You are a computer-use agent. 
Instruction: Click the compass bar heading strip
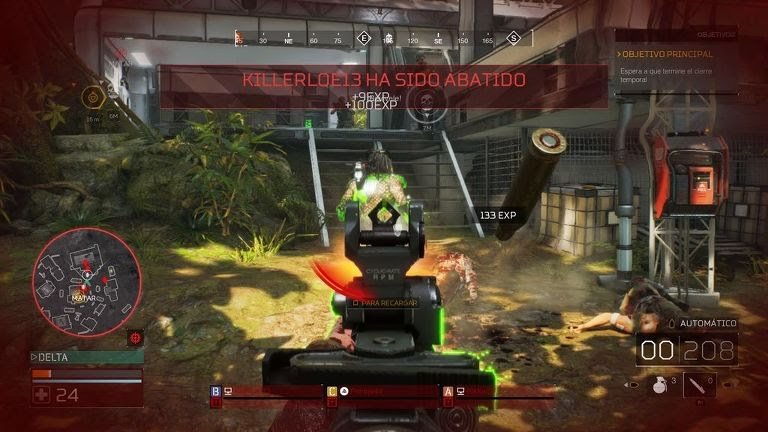tap(378, 38)
